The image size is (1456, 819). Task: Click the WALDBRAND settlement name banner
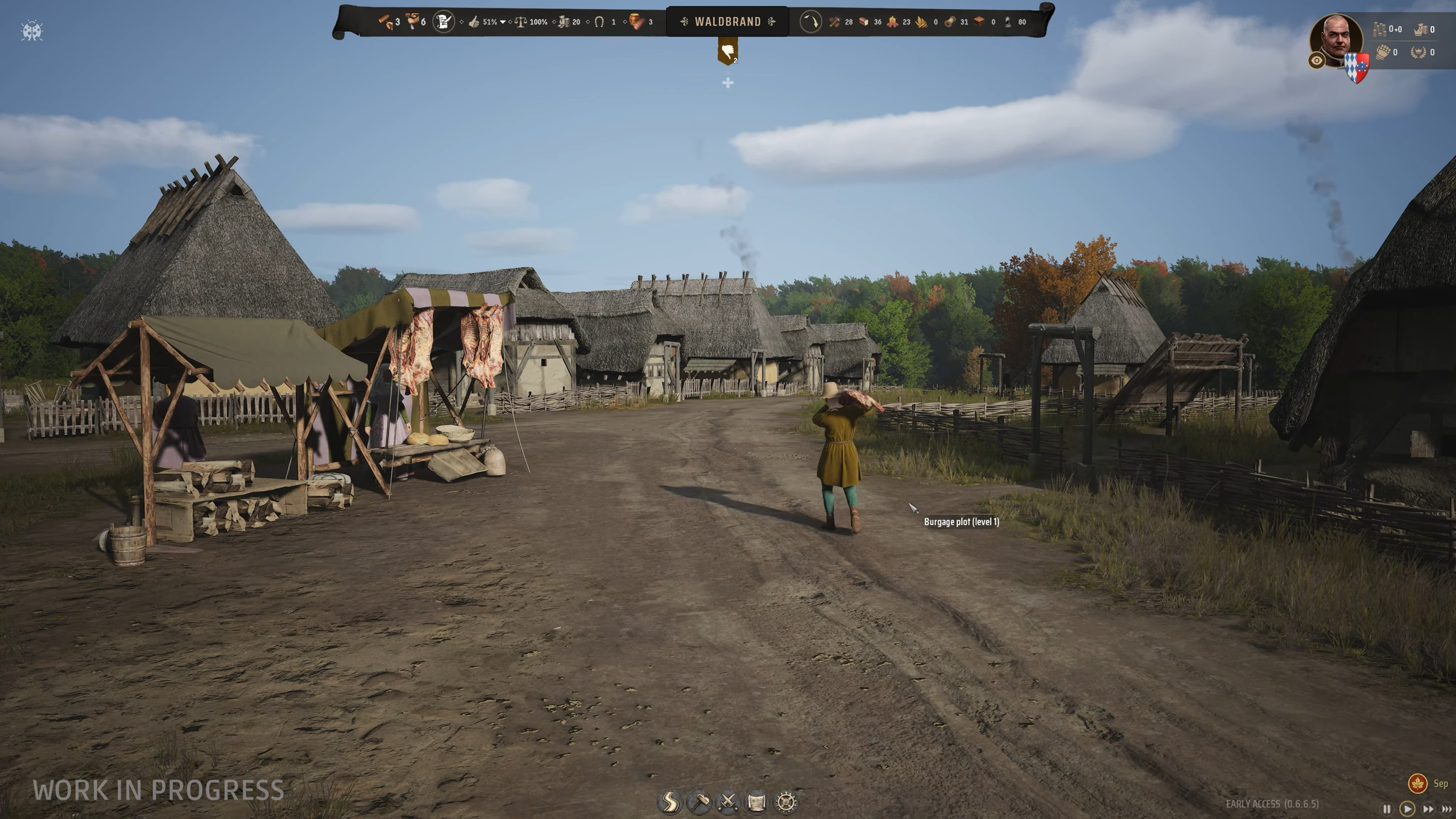tap(727, 22)
